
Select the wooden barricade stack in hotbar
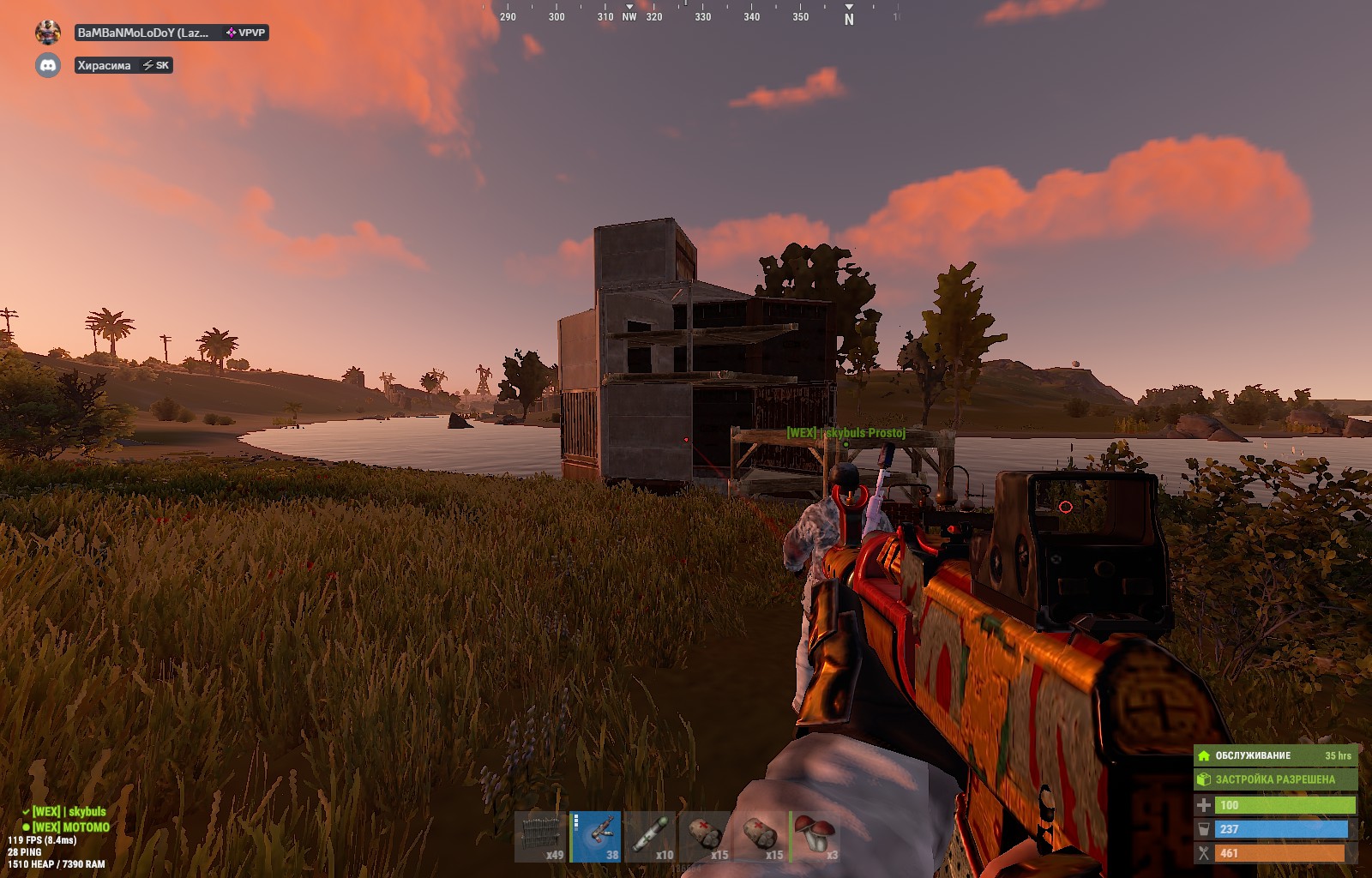tap(540, 836)
